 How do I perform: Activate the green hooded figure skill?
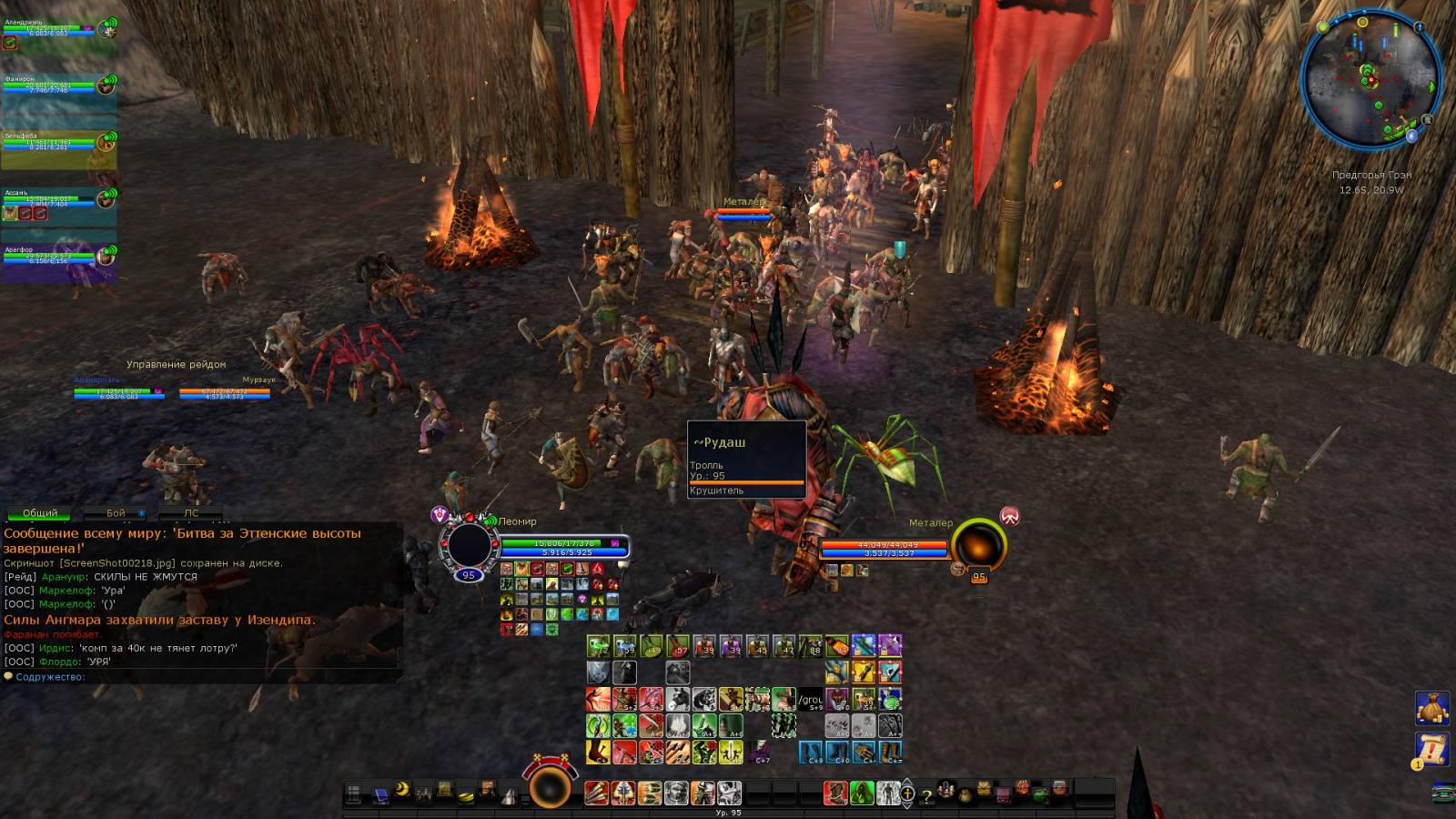(862, 794)
